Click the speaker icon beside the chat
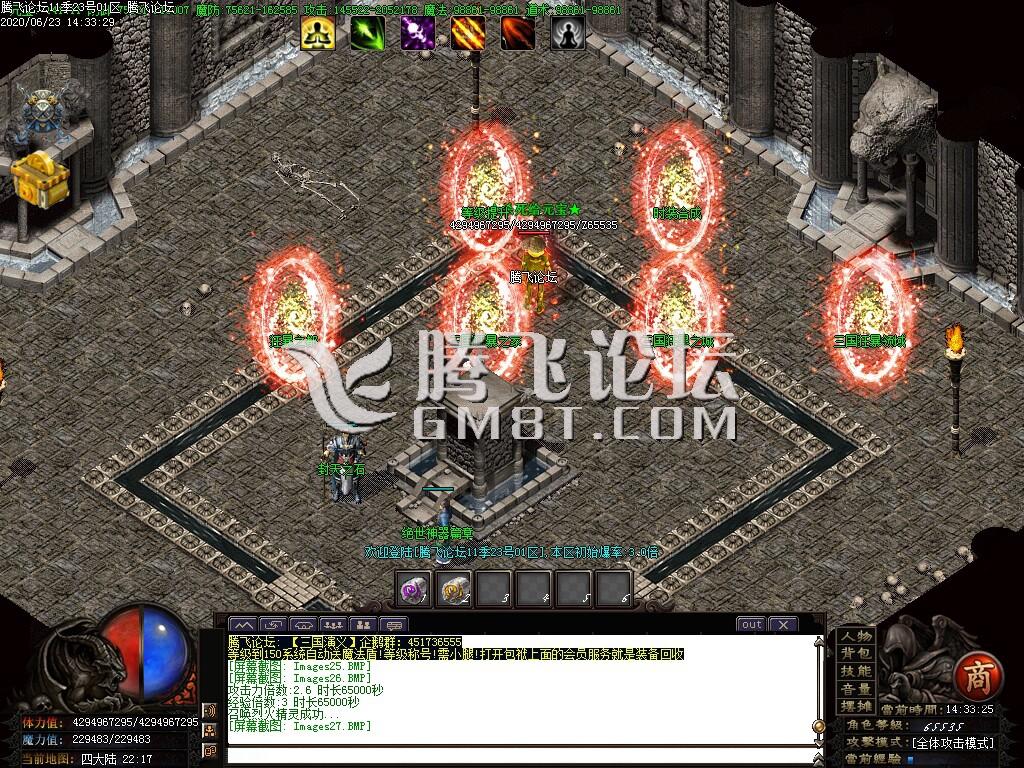This screenshot has width=1024, height=768. pos(209,711)
